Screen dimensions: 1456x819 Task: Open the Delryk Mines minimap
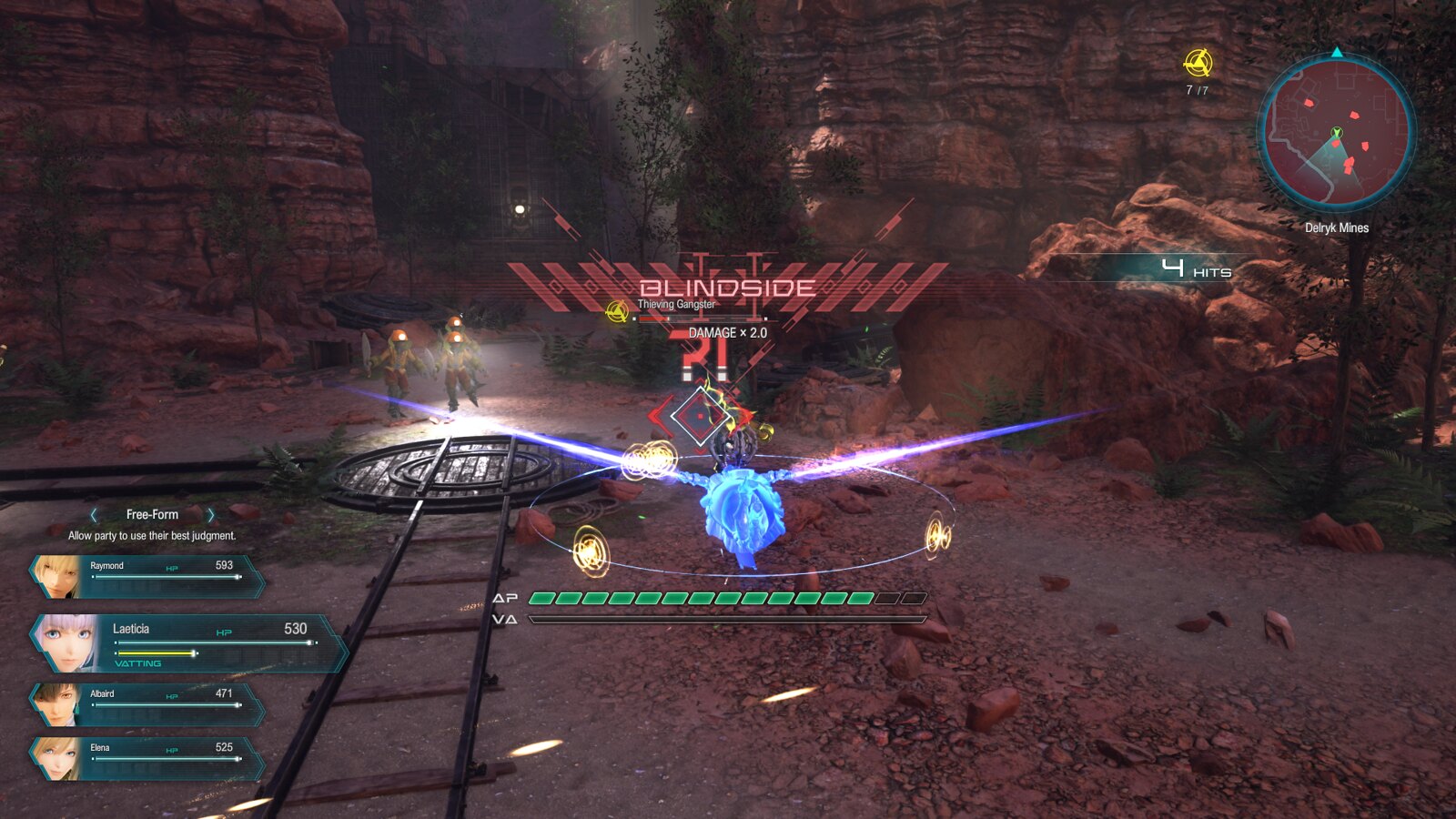click(x=1336, y=132)
